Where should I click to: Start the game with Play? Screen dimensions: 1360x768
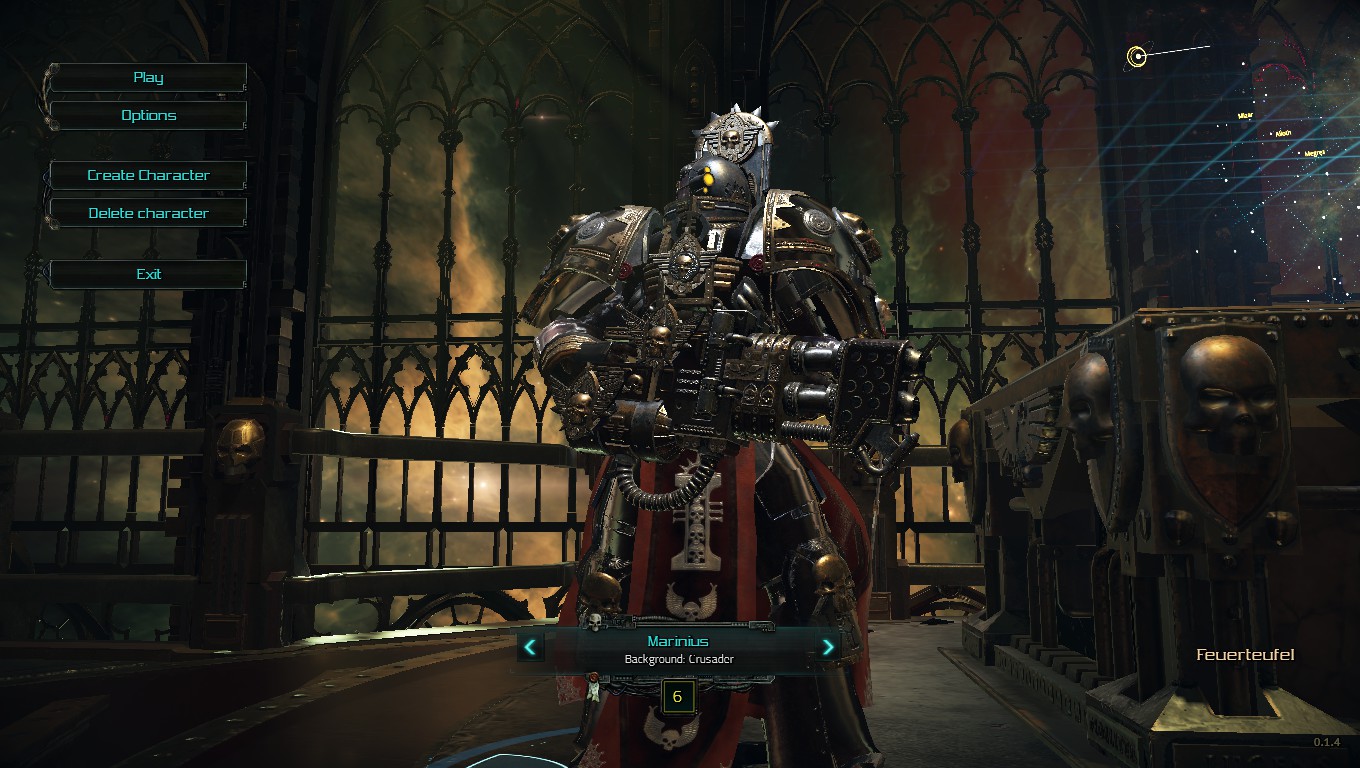(x=148, y=78)
